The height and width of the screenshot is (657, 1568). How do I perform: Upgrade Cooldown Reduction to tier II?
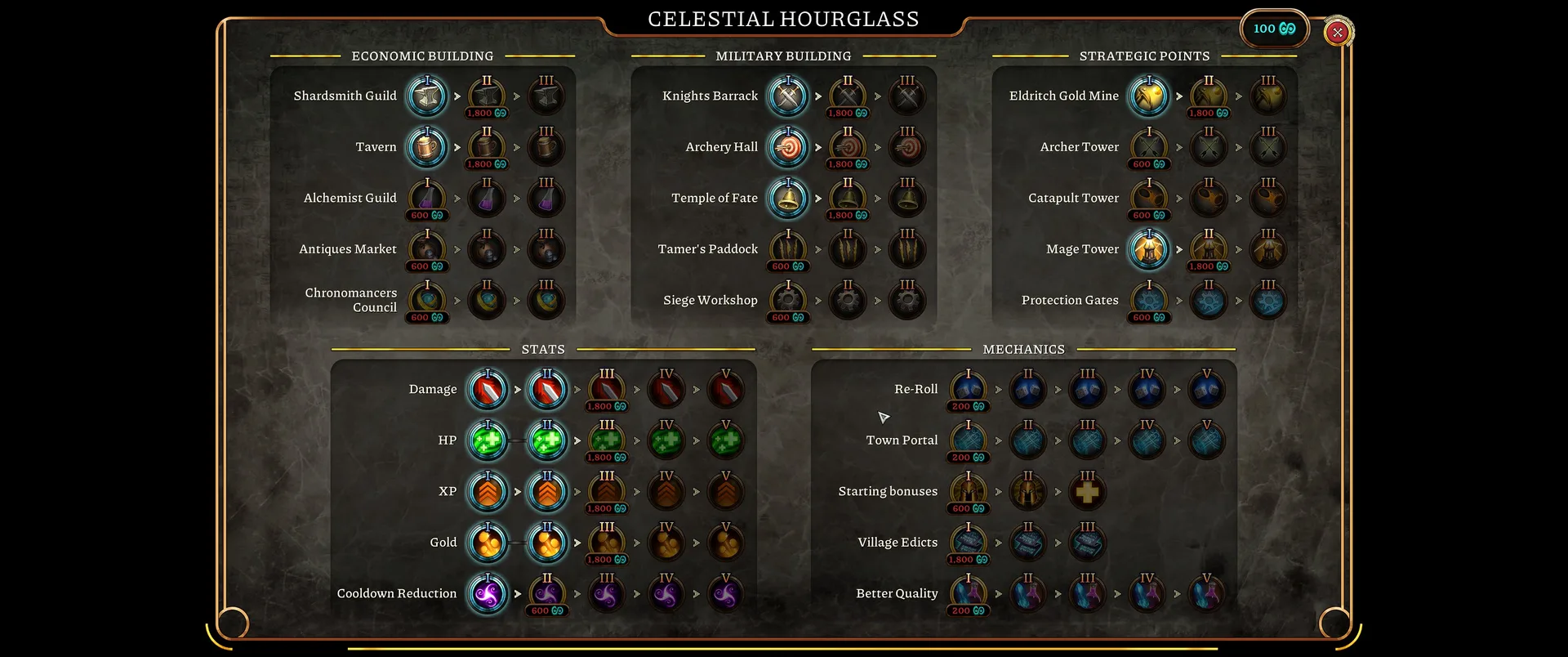(x=547, y=594)
